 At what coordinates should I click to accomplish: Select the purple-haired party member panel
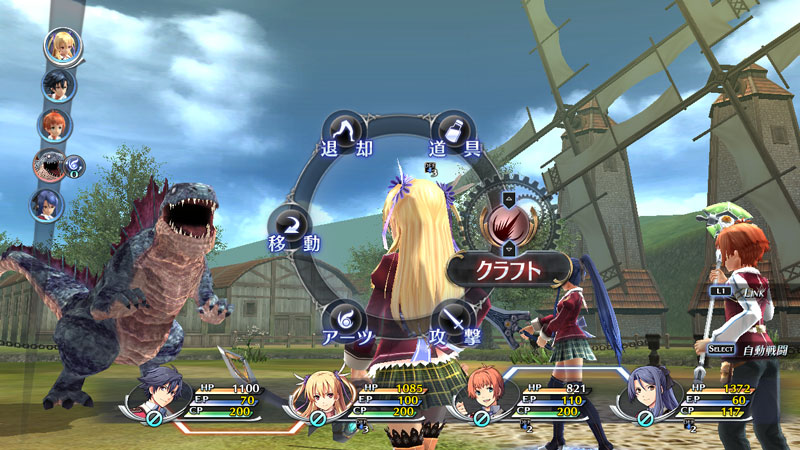682,400
